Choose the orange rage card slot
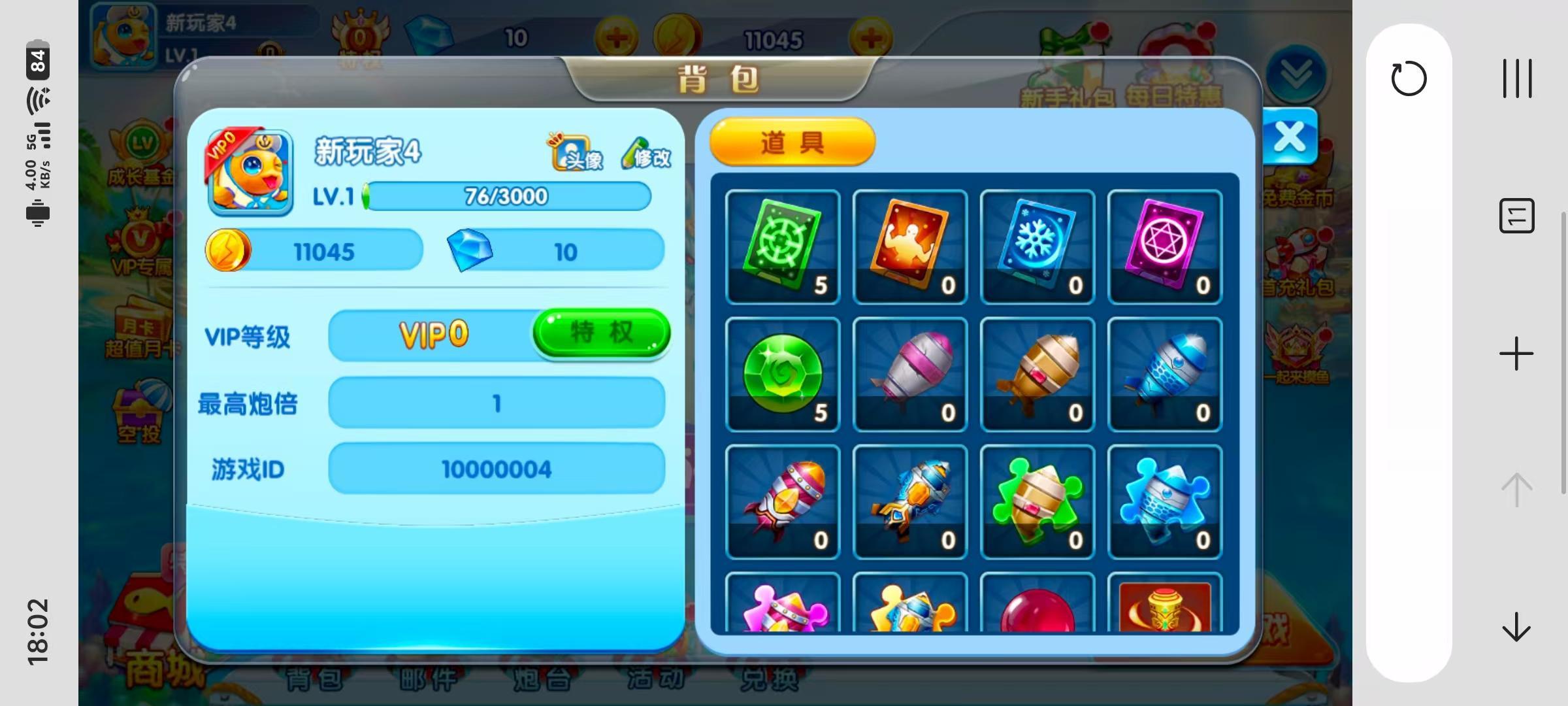The height and width of the screenshot is (706, 1568). (910, 247)
